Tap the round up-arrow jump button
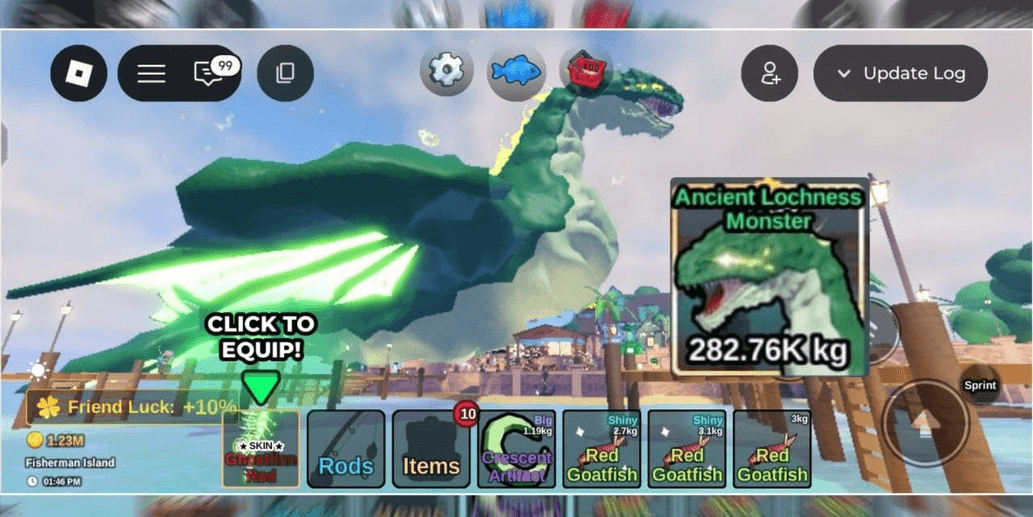This screenshot has height=517, width=1033. tap(925, 425)
